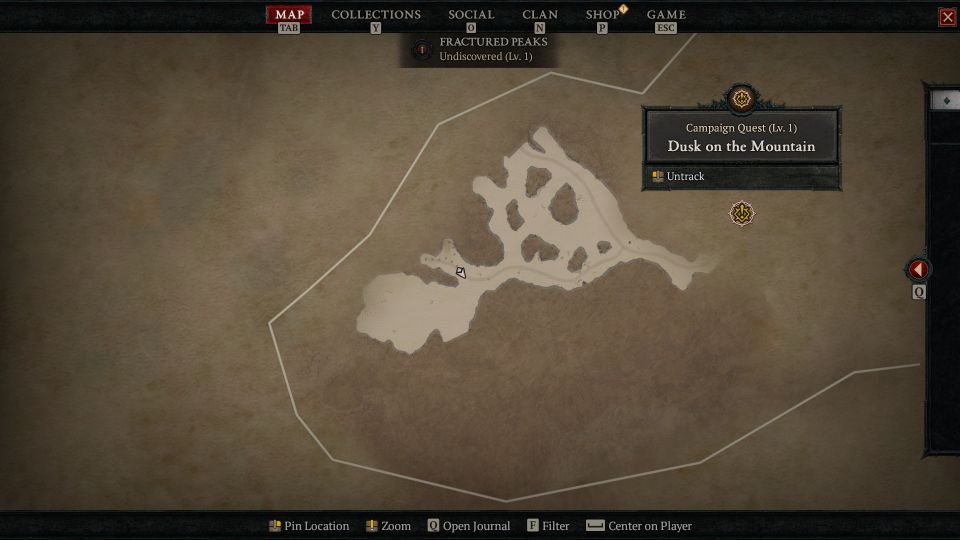Open the Shop tab
The width and height of the screenshot is (960, 540).
[602, 15]
